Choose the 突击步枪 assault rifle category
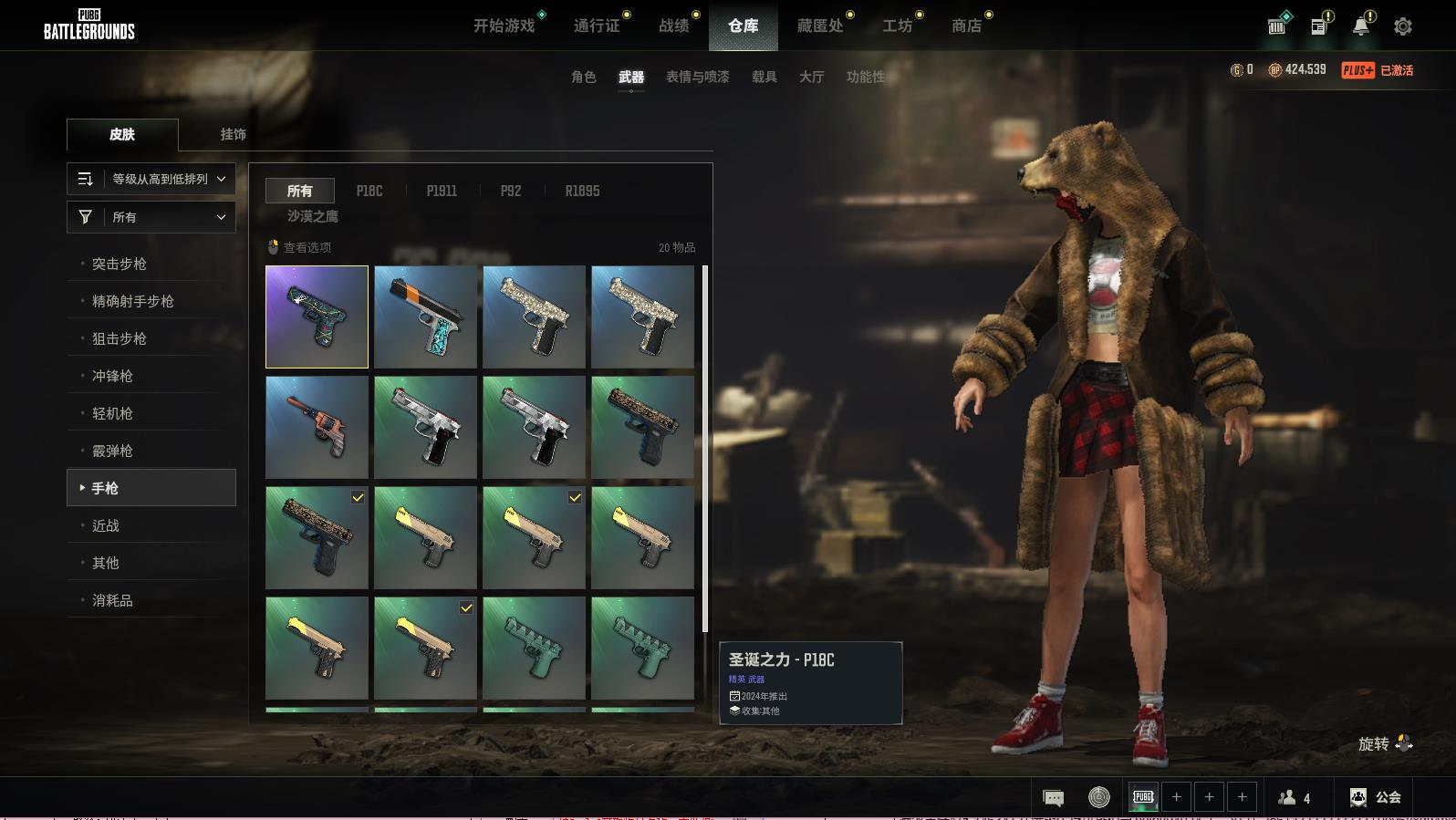The width and height of the screenshot is (1456, 820). (x=120, y=264)
